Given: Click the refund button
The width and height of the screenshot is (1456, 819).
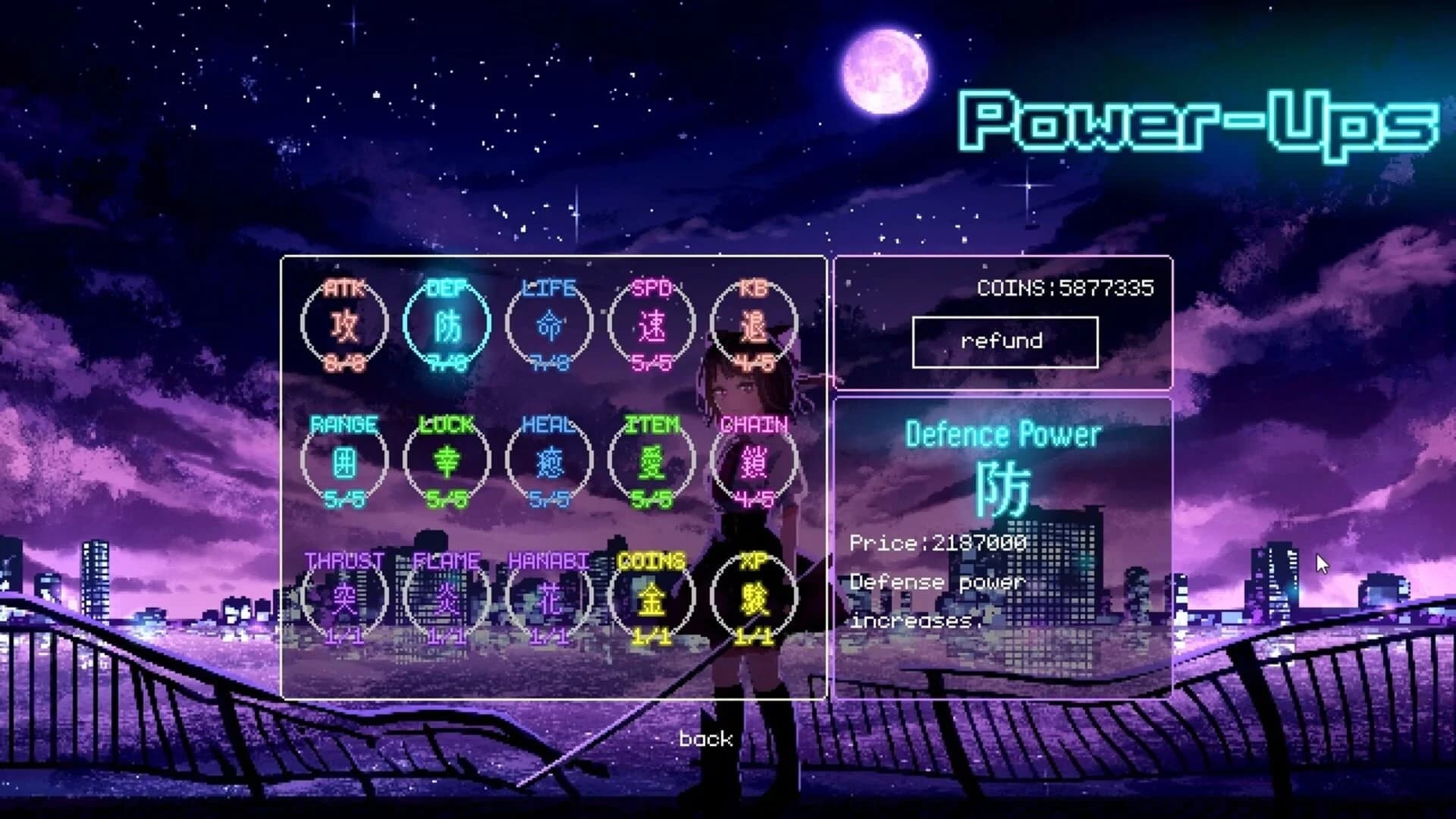Looking at the screenshot, I should tap(1006, 340).
